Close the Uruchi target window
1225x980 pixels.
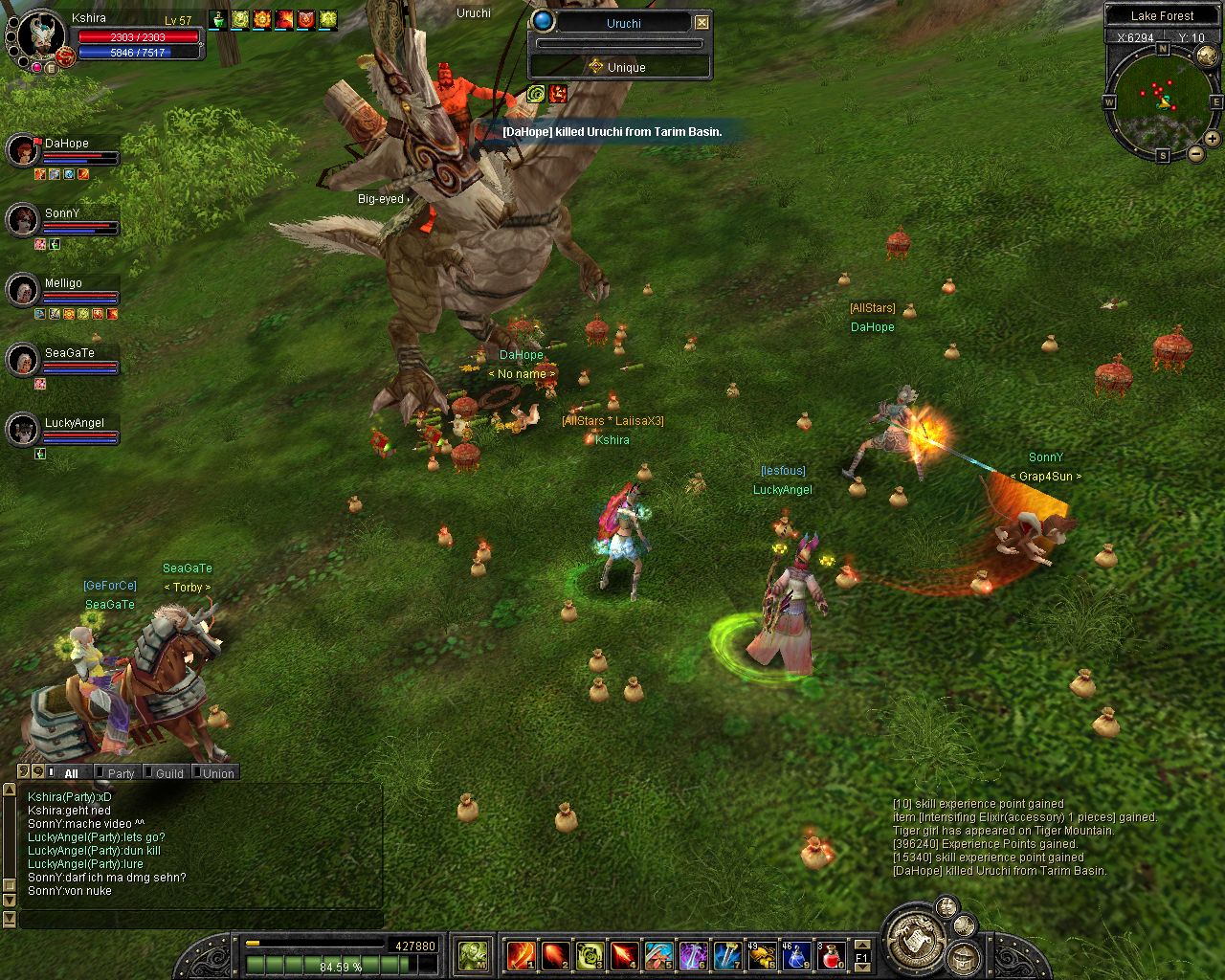[702, 22]
